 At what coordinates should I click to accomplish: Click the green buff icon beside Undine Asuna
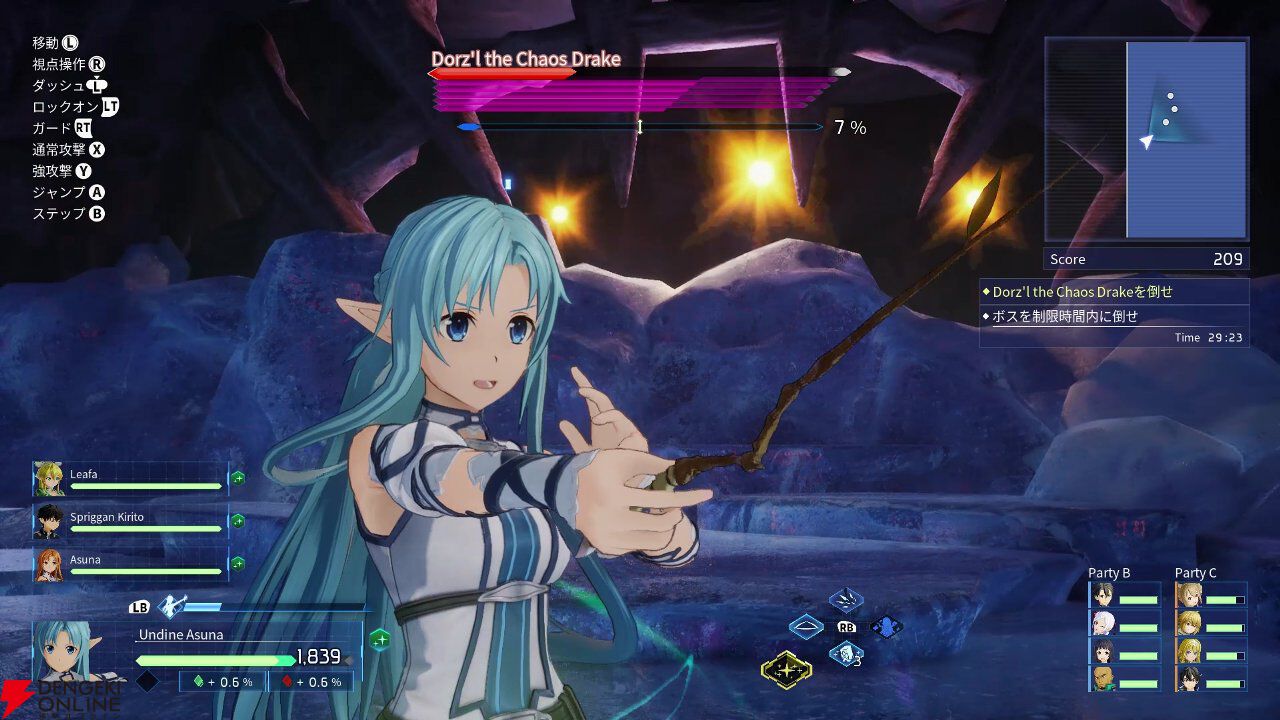pyautogui.click(x=379, y=640)
